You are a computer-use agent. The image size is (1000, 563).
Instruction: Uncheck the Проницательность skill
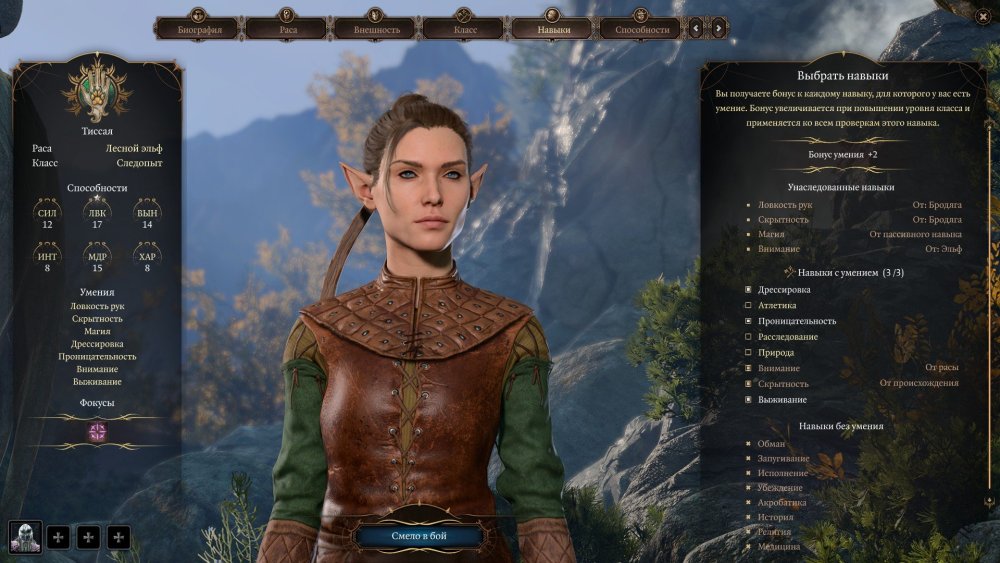coord(748,322)
